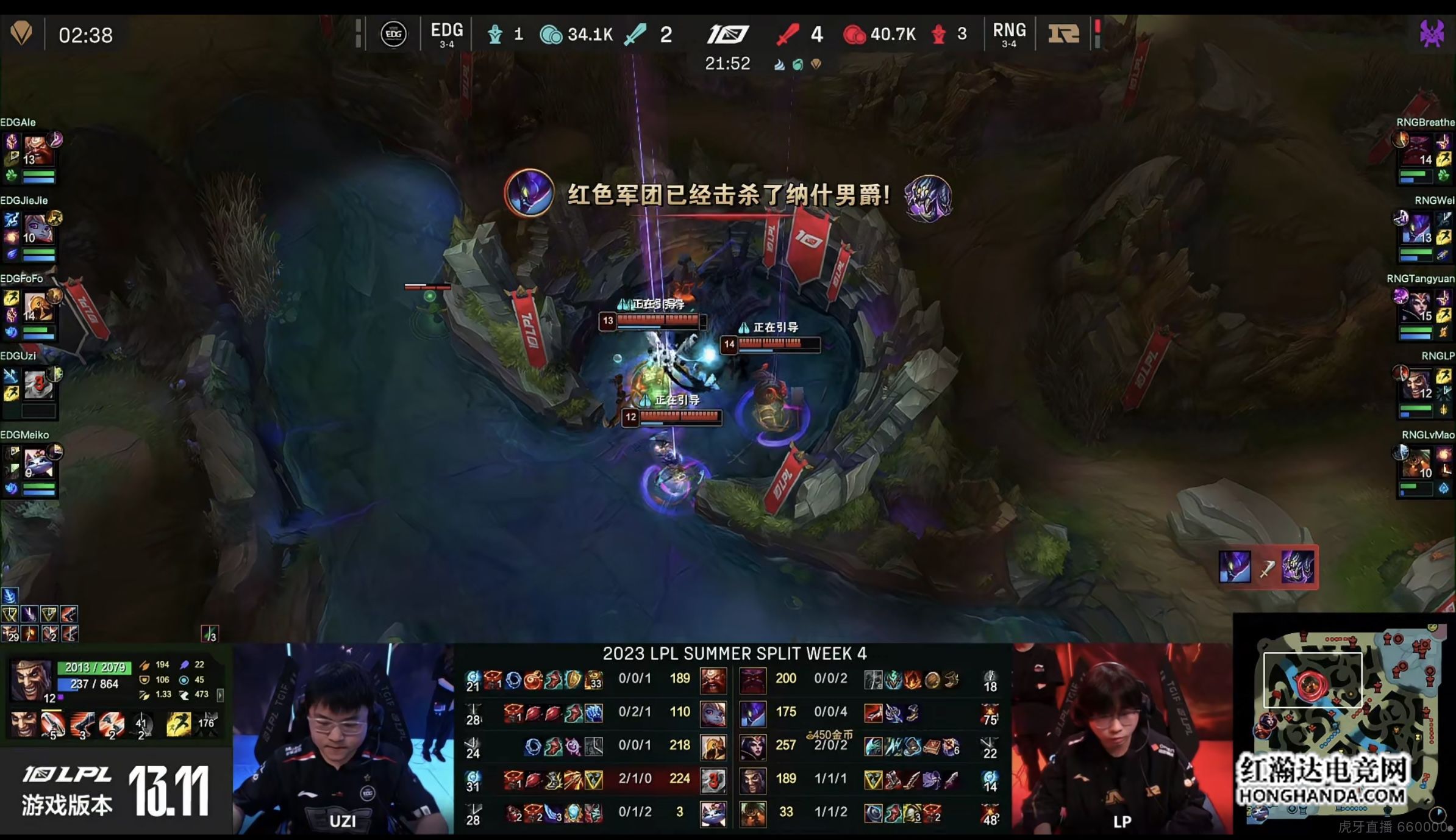Select EDGMeiko's champion portrait
Image resolution: width=1456 pixels, height=840 pixels.
click(38, 464)
